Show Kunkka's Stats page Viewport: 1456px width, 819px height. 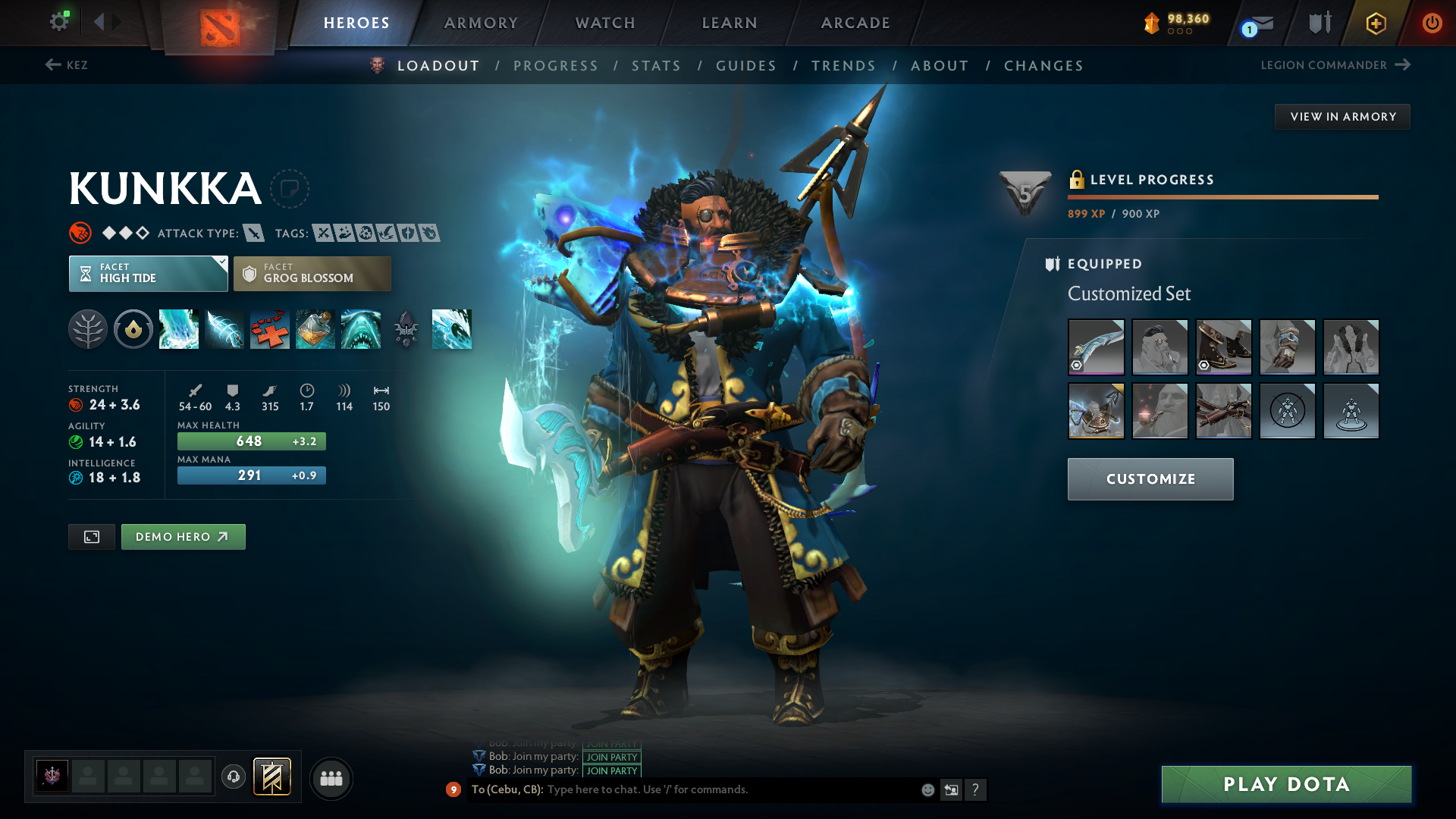click(x=656, y=66)
